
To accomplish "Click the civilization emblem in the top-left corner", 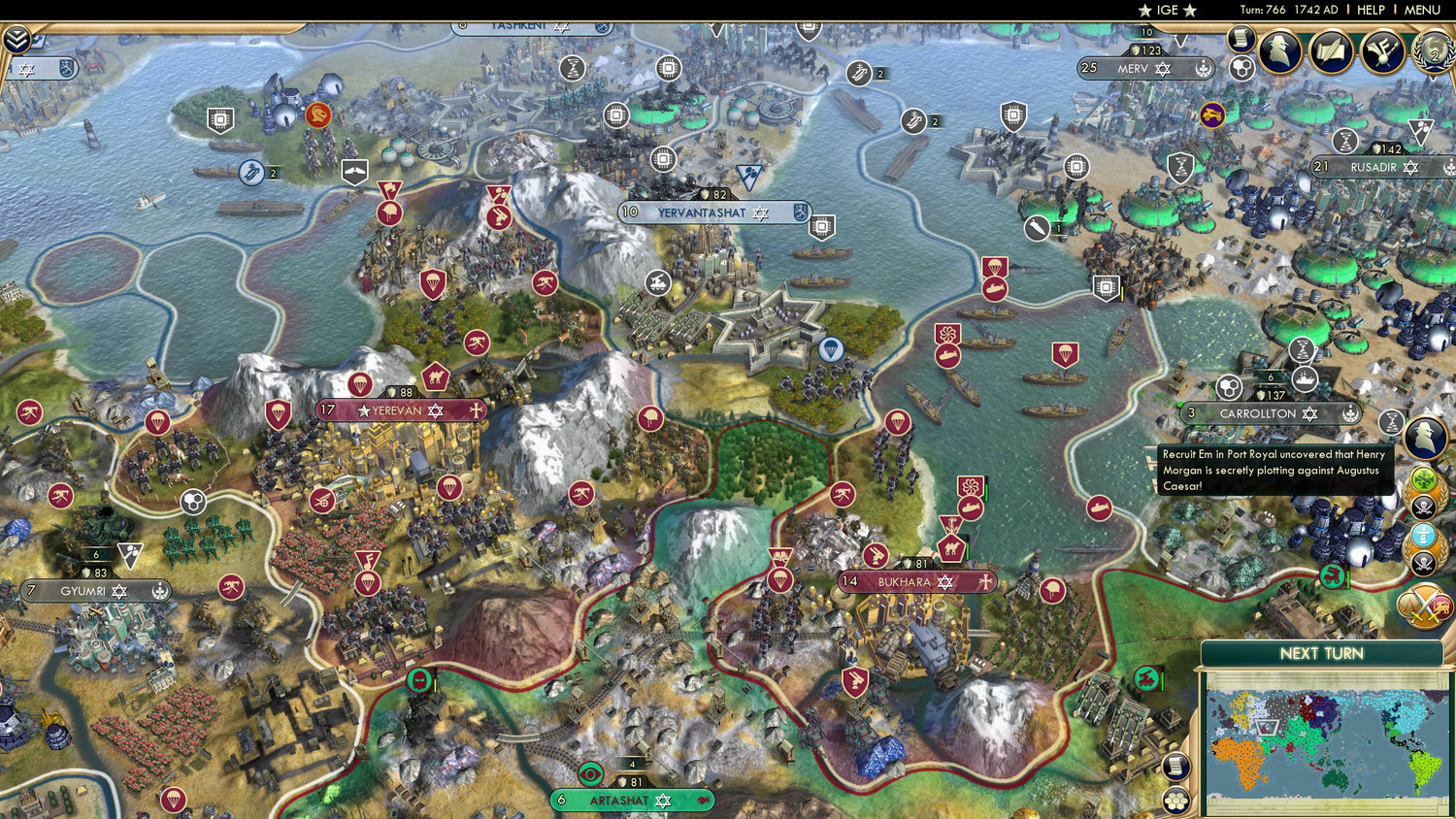I will pyautogui.click(x=17, y=39).
